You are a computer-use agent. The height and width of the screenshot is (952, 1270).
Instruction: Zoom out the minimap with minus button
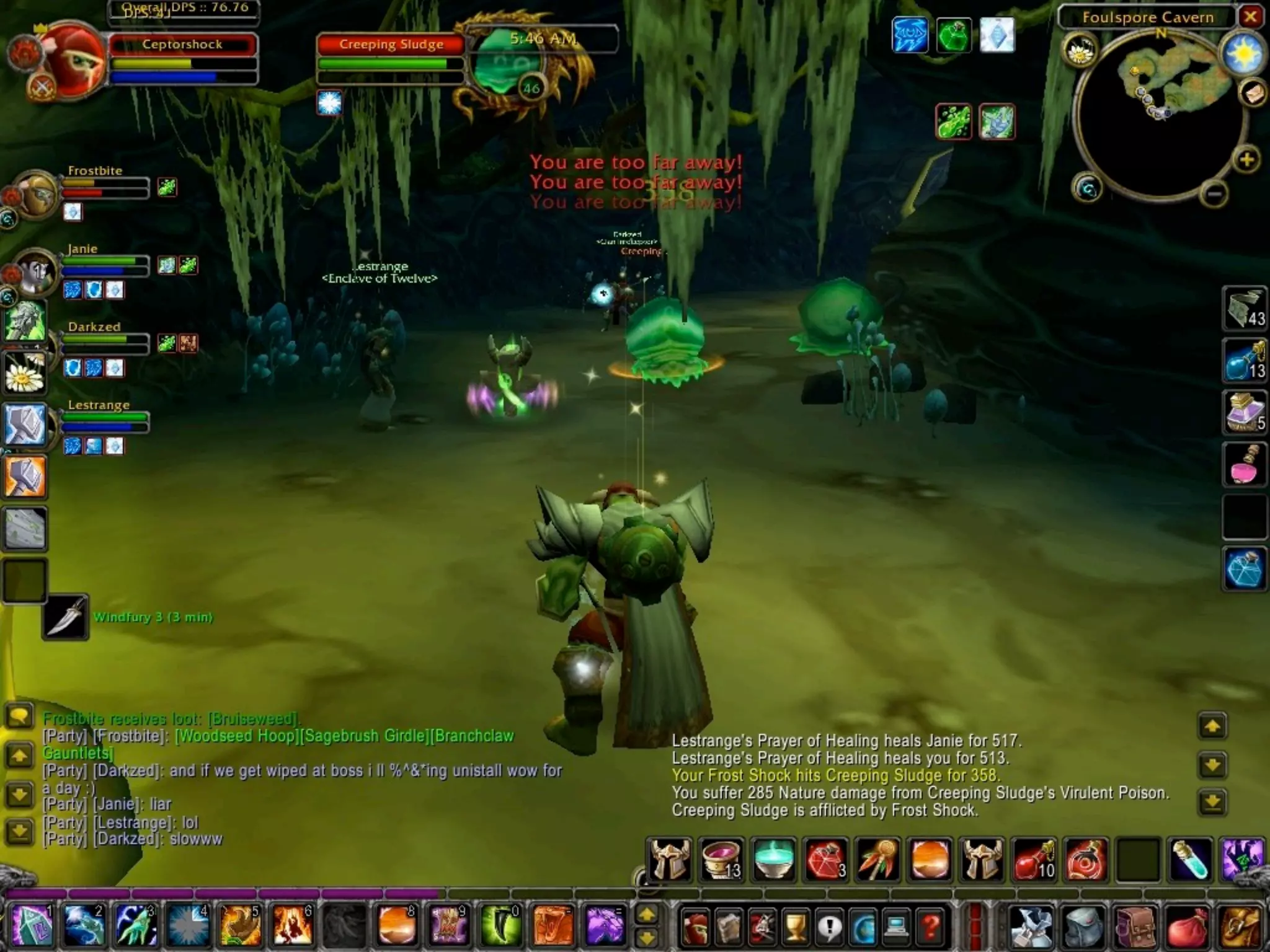point(1214,195)
